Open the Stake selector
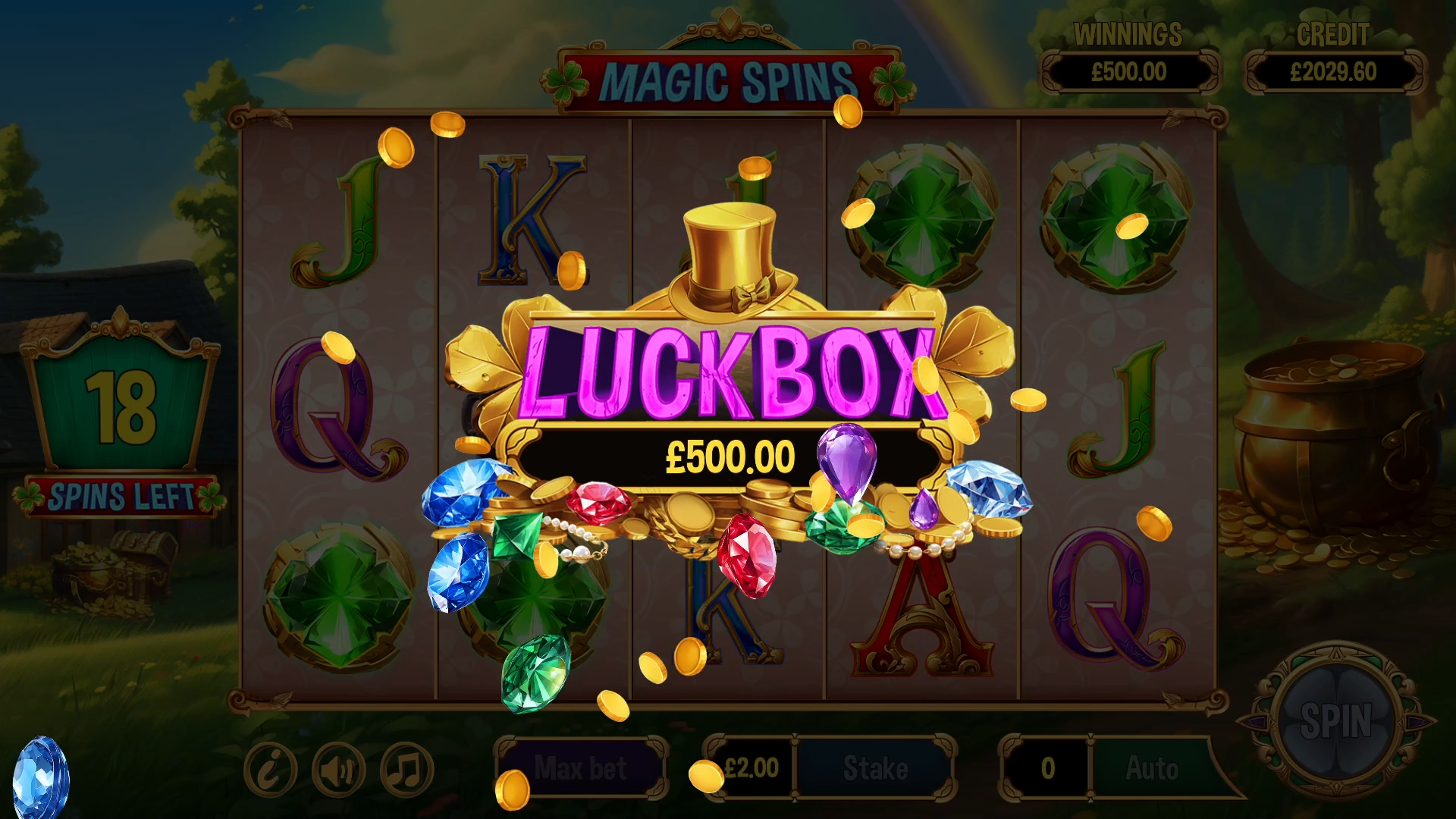This screenshot has height=819, width=1456. click(x=876, y=767)
